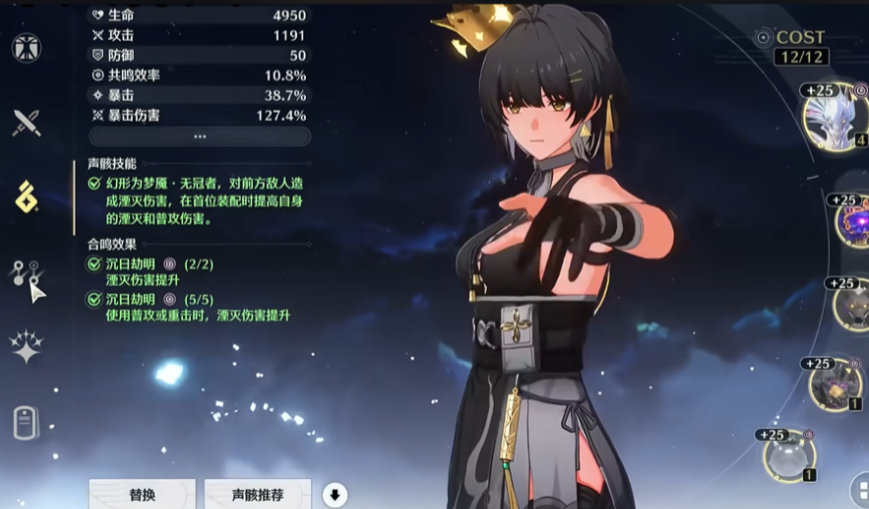869x509 pixels.
Task: Open the forte skill tree tab
Action: pos(28,273)
